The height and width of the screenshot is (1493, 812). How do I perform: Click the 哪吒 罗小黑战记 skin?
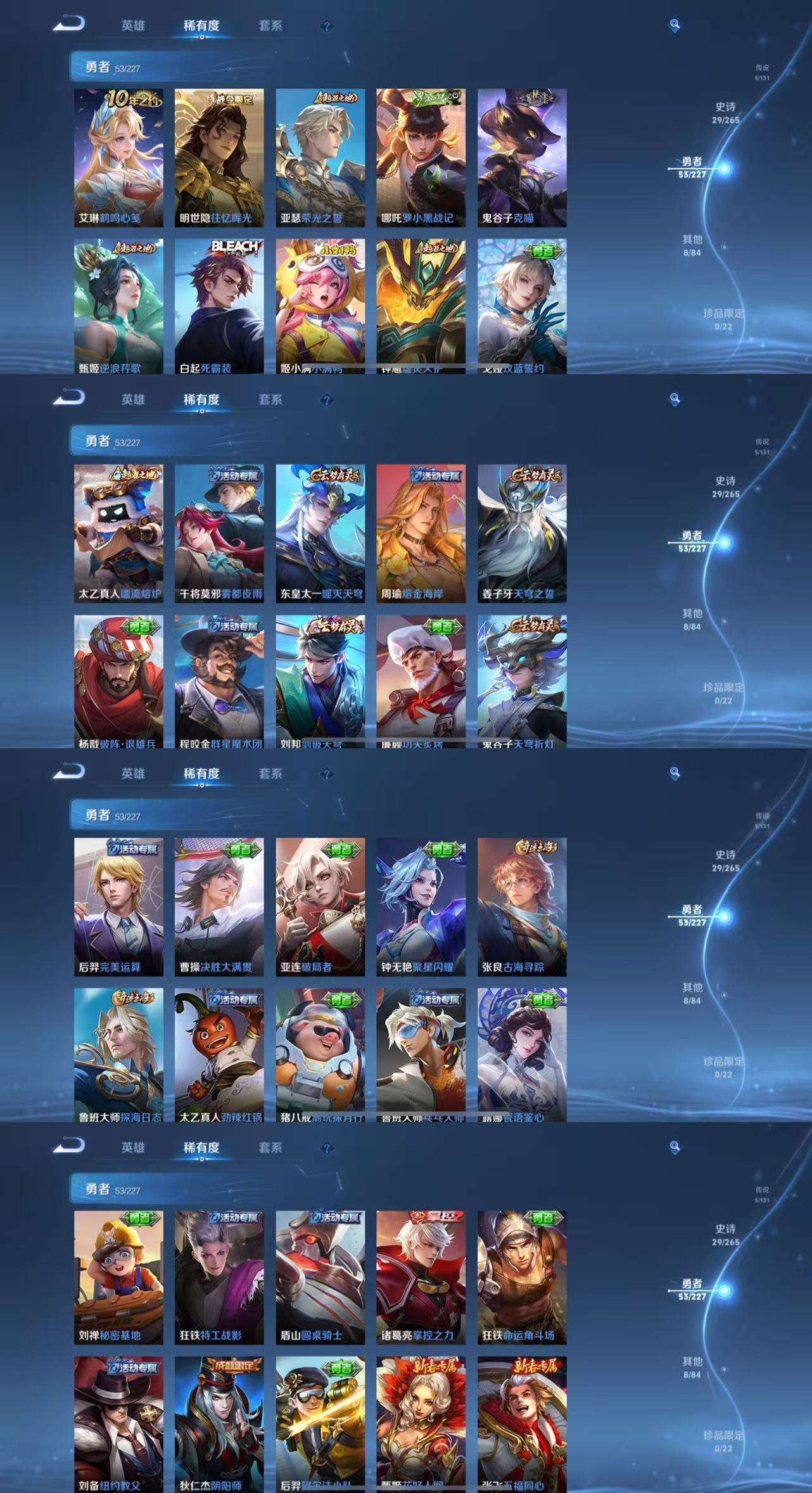point(421,158)
